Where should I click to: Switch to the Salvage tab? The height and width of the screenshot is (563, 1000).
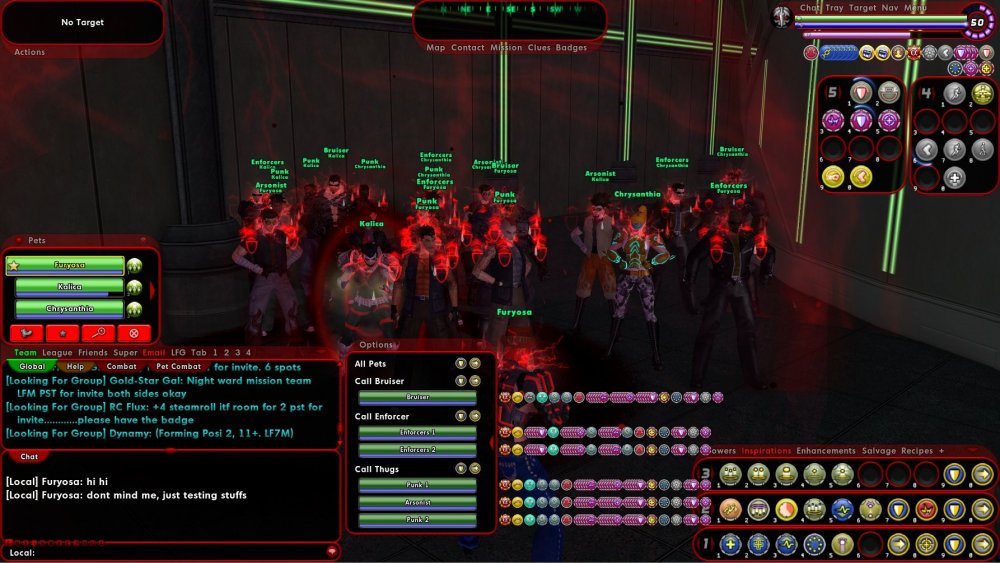pos(880,451)
